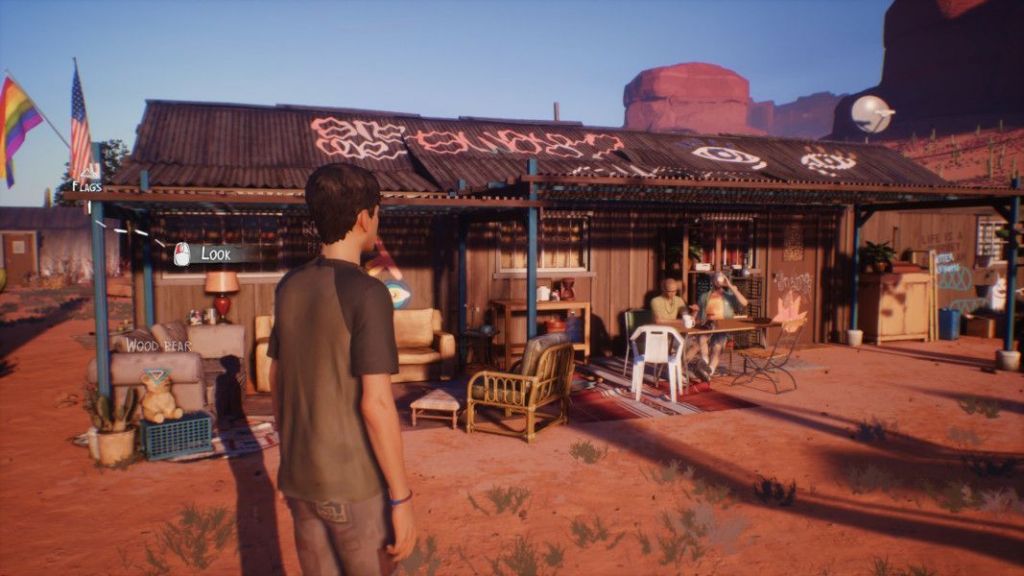The height and width of the screenshot is (576, 1024).
Task: Click the triangle marker on the wood bear
Action: (x=156, y=377)
